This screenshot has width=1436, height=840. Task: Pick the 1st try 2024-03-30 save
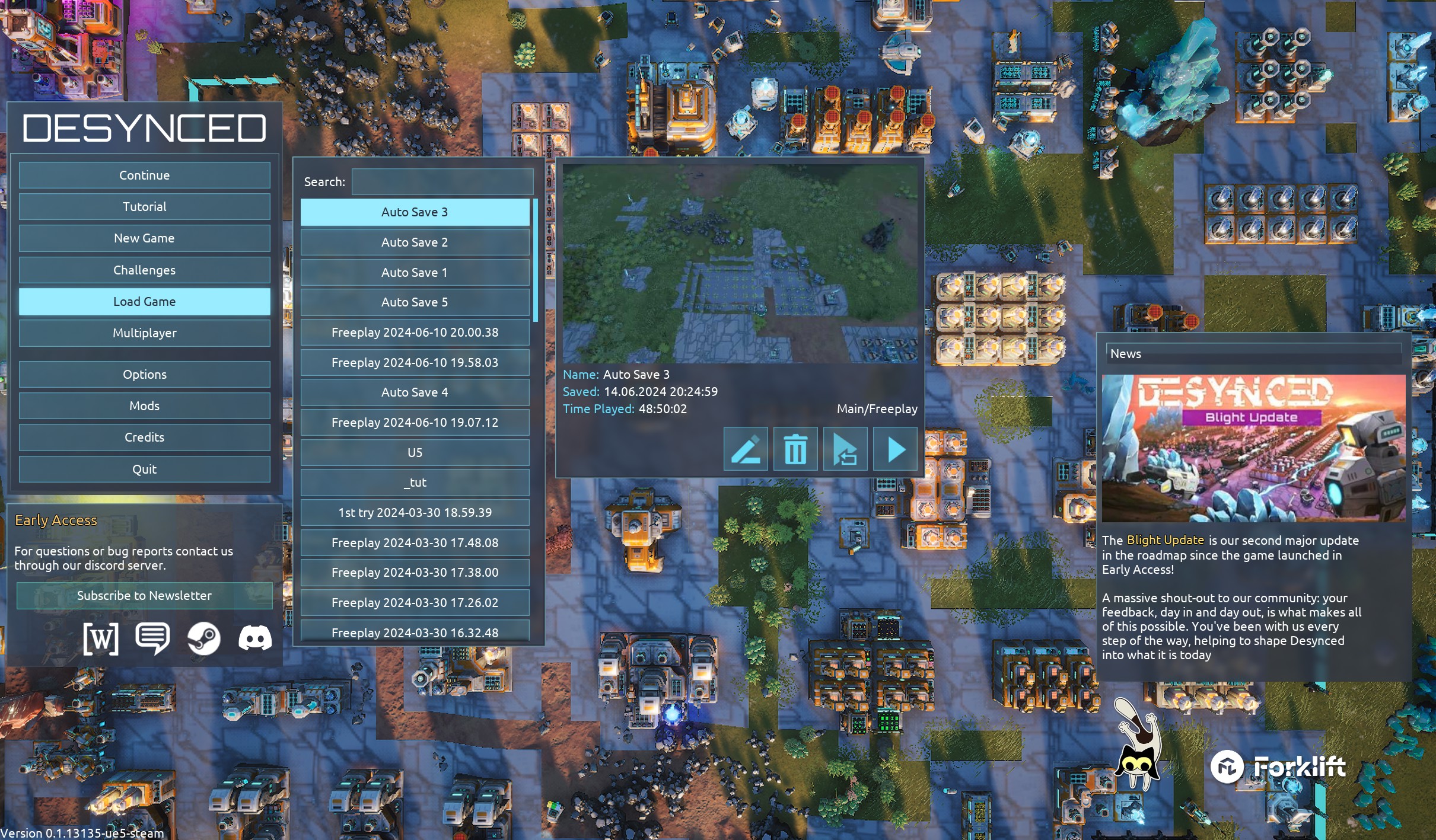415,513
